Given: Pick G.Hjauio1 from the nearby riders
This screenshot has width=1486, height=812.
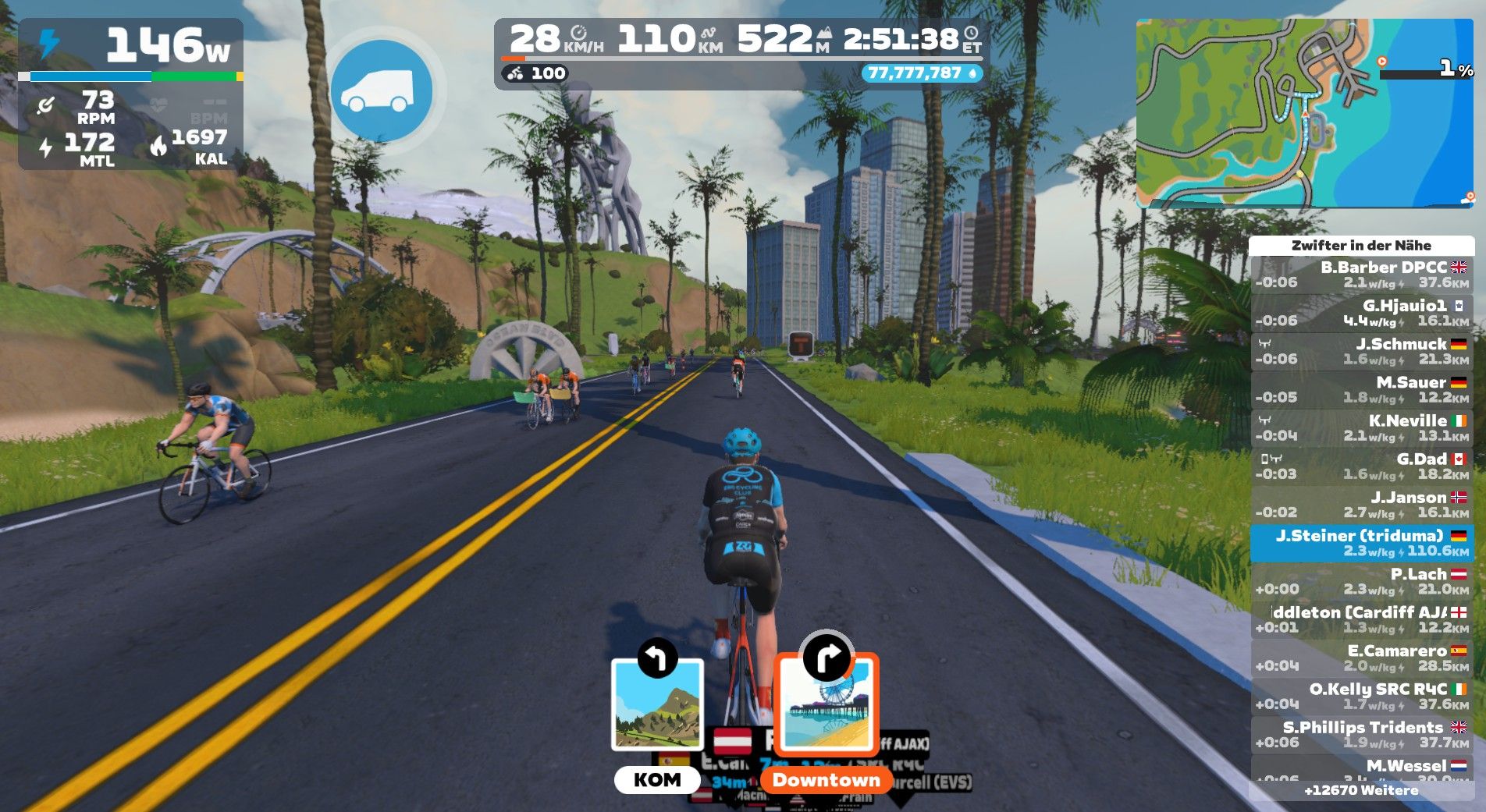Looking at the screenshot, I should (1361, 313).
